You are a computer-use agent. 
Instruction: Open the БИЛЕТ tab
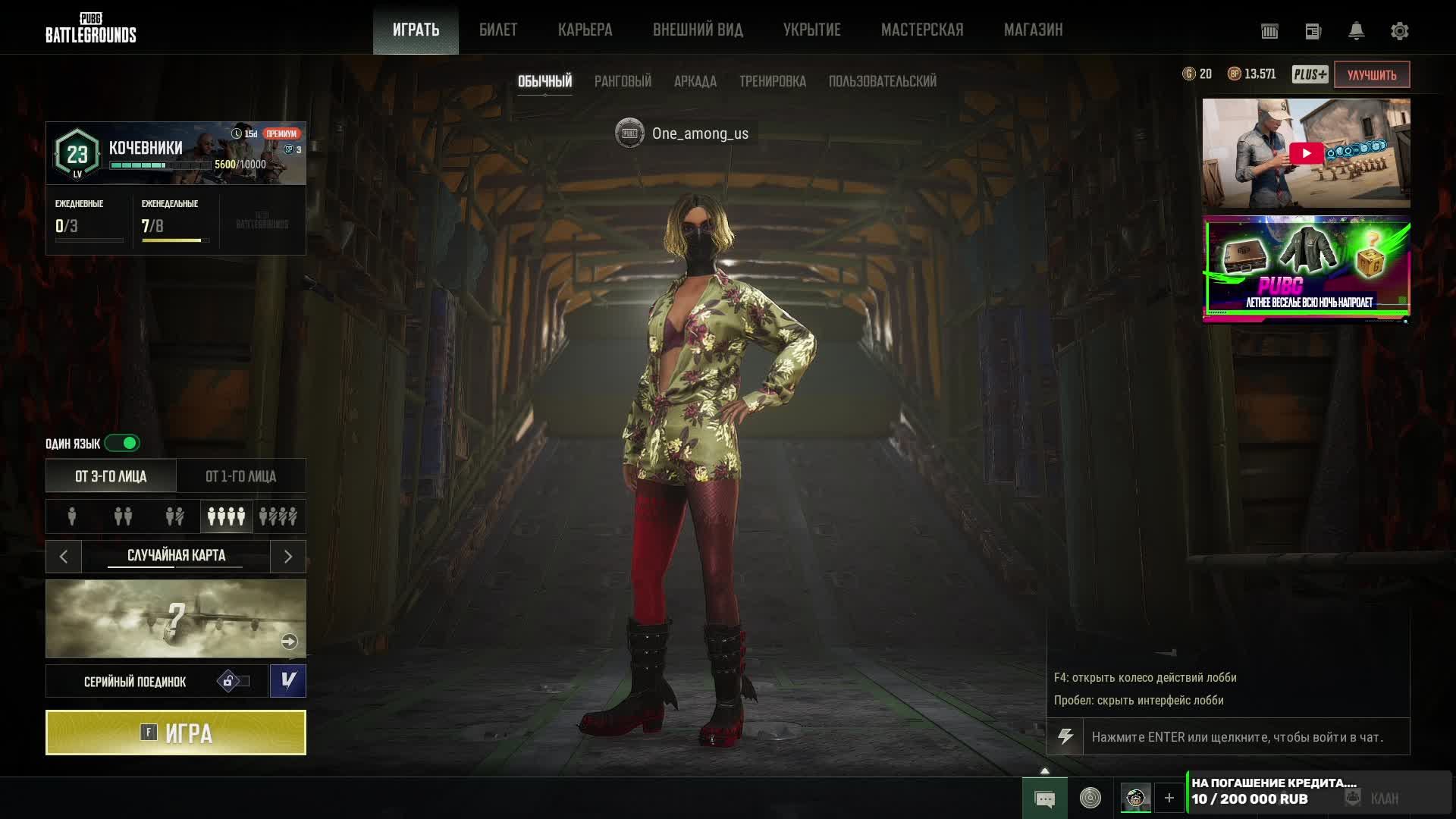click(498, 30)
